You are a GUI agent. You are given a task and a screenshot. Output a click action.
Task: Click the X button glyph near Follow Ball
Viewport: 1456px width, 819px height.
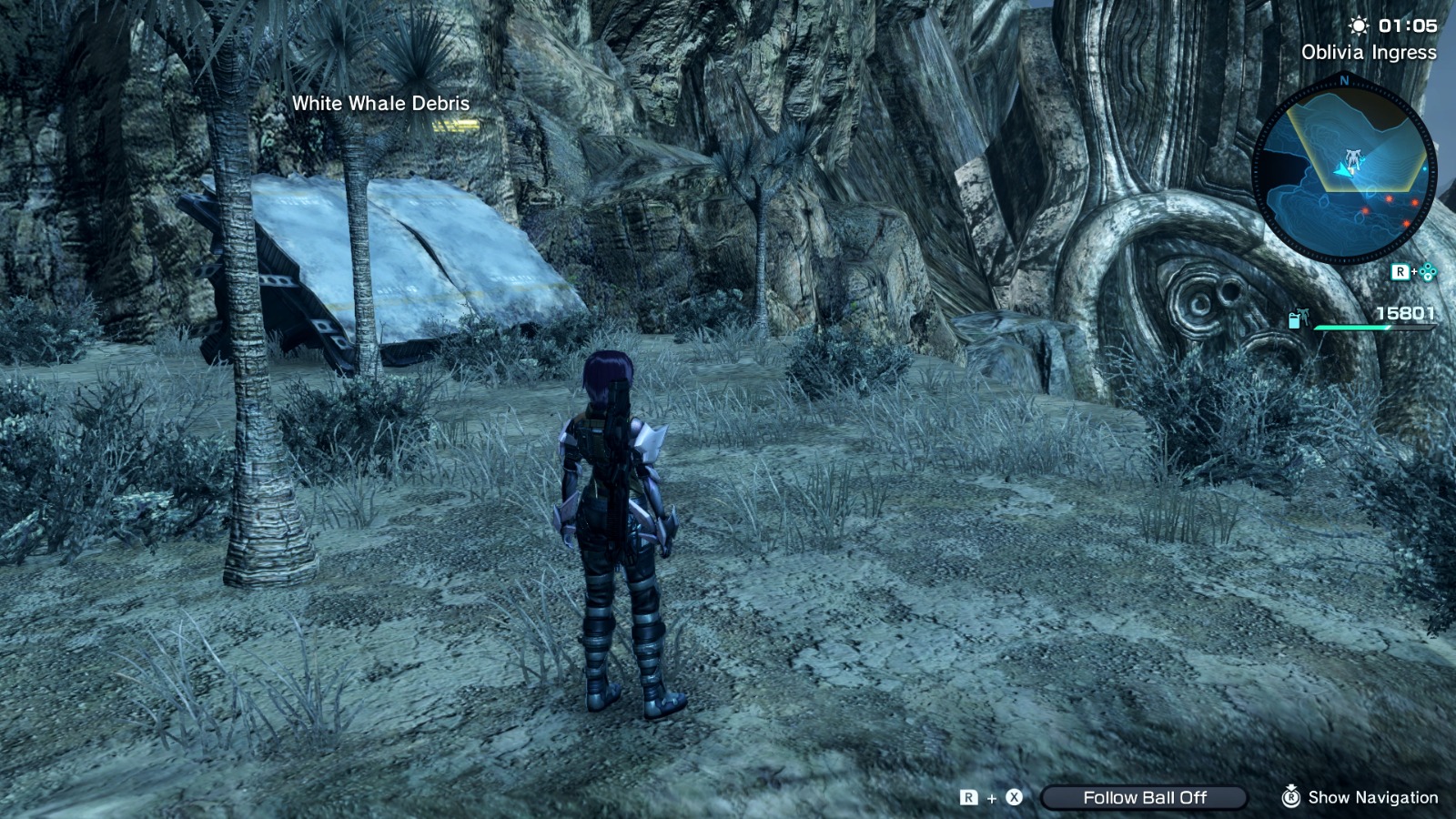[x=1014, y=797]
